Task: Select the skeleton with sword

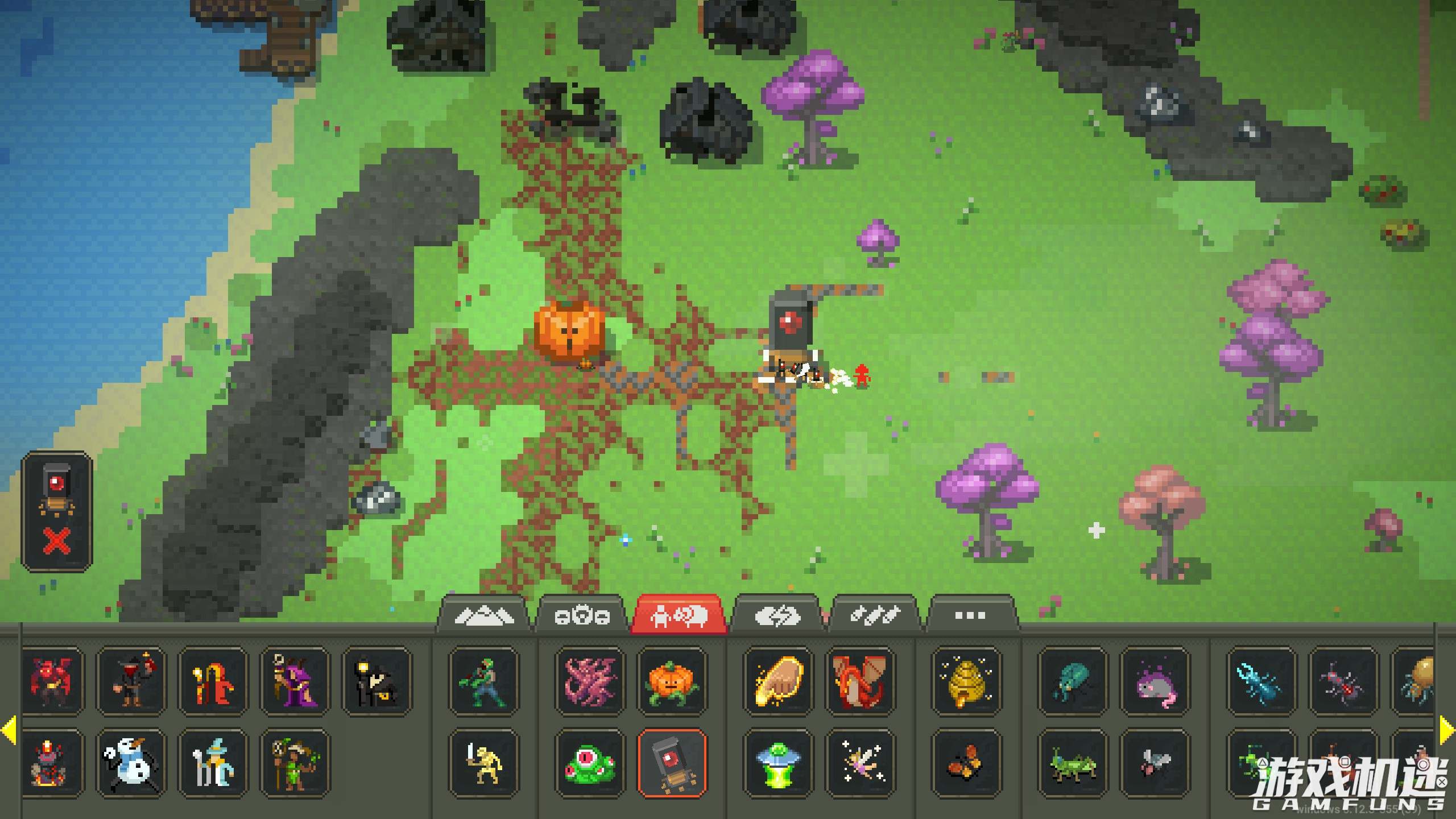Action: pos(483,763)
